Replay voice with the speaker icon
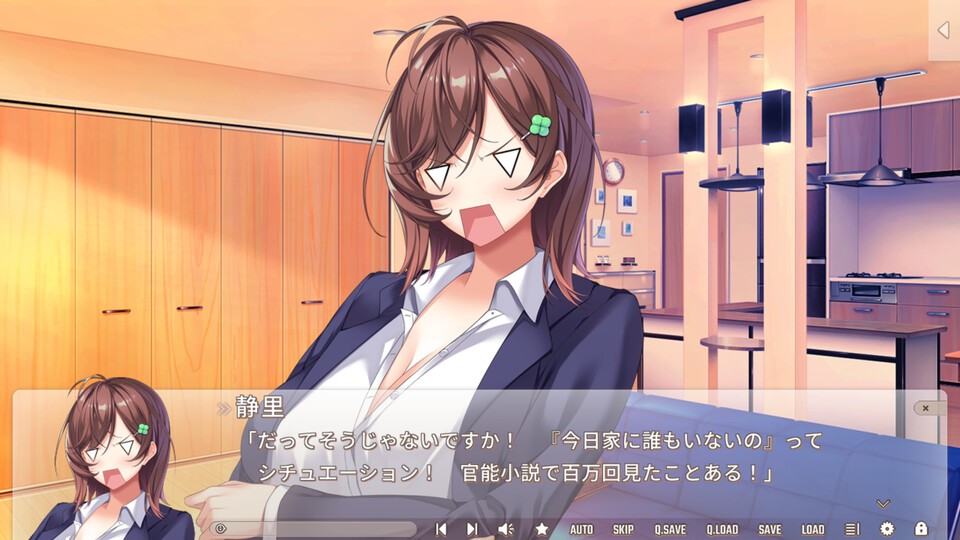This screenshot has height=540, width=960. [x=506, y=529]
